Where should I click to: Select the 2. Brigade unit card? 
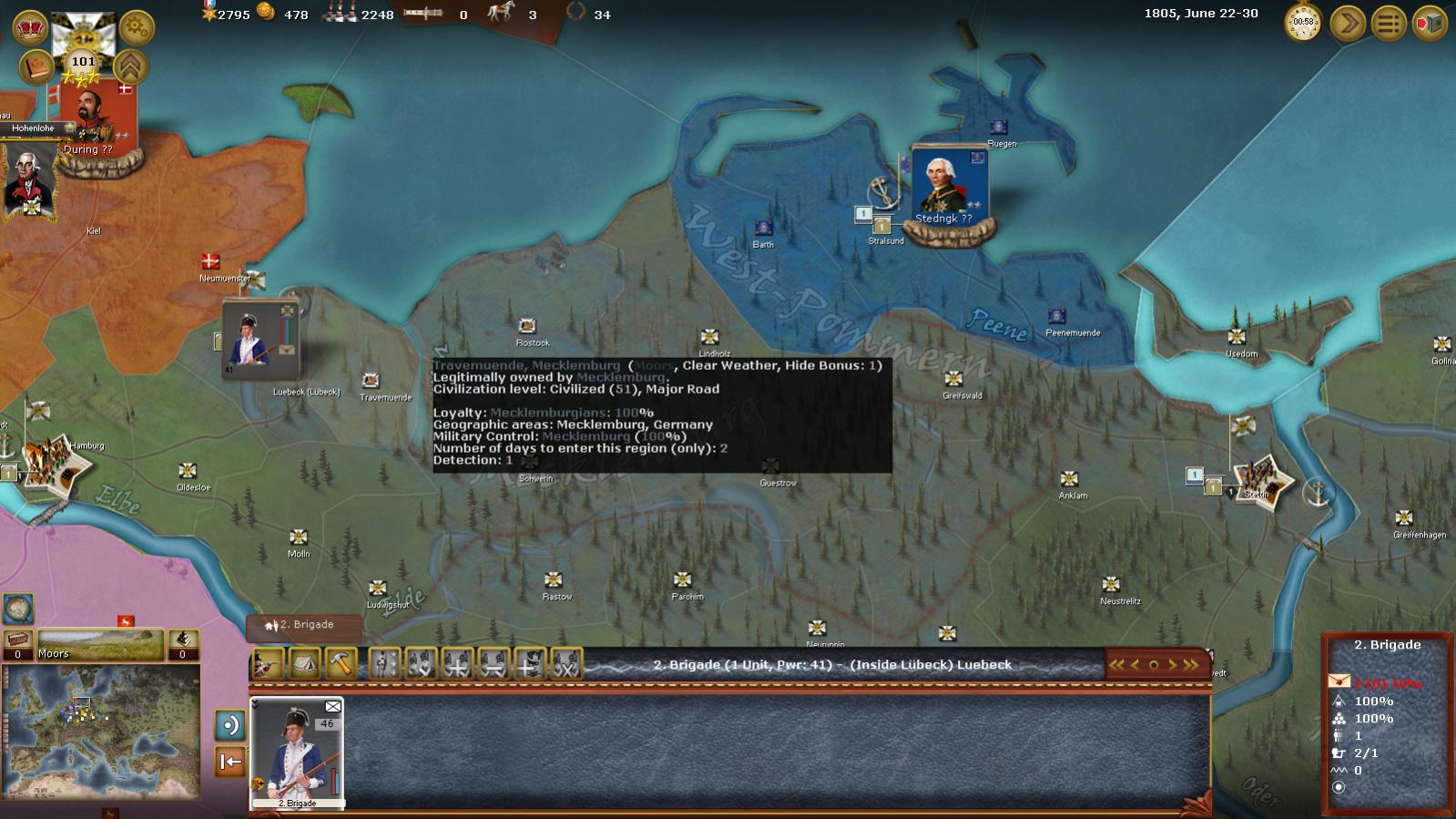point(297,752)
